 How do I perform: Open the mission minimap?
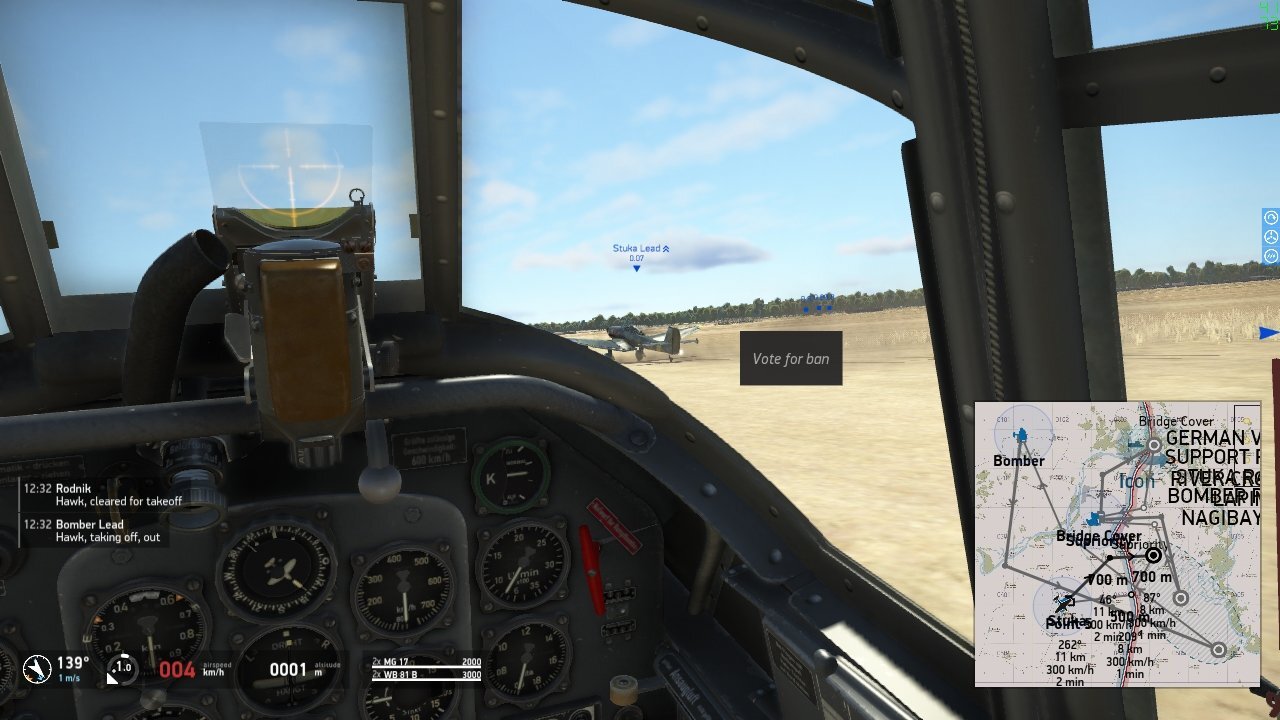(x=1117, y=544)
